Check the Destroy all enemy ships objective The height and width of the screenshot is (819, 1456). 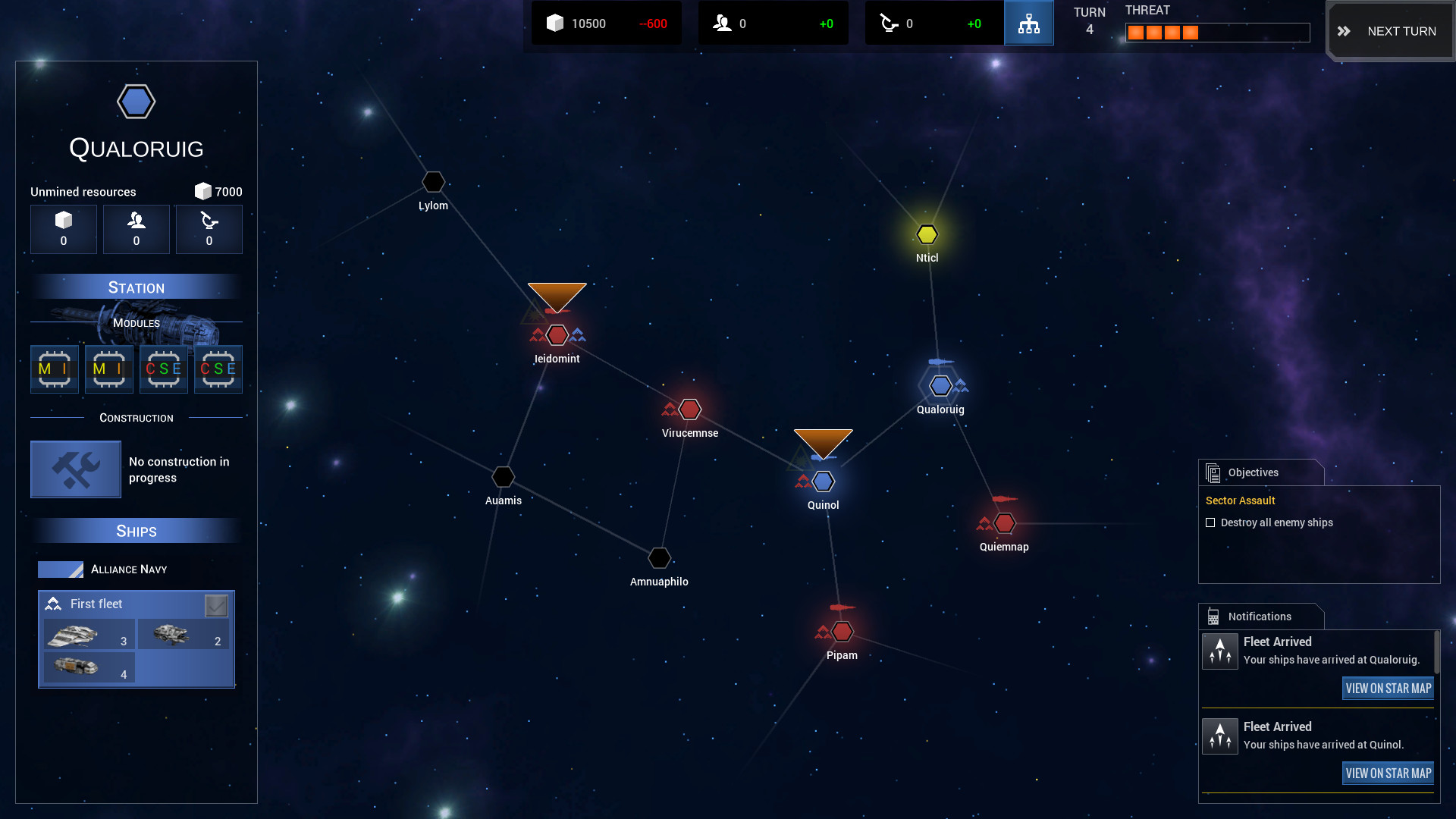tap(1210, 522)
